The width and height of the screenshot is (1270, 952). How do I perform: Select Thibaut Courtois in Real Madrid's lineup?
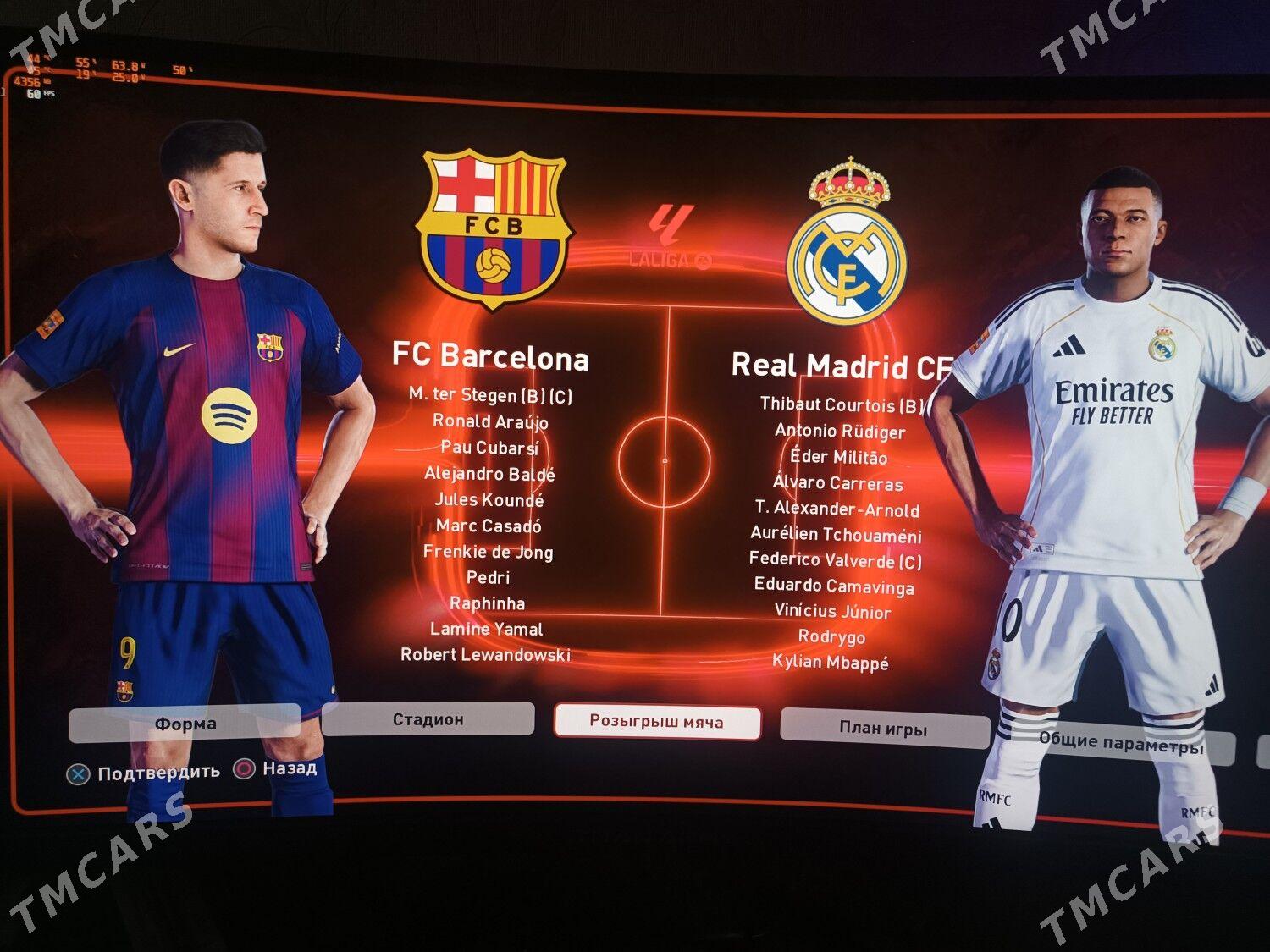pos(840,404)
